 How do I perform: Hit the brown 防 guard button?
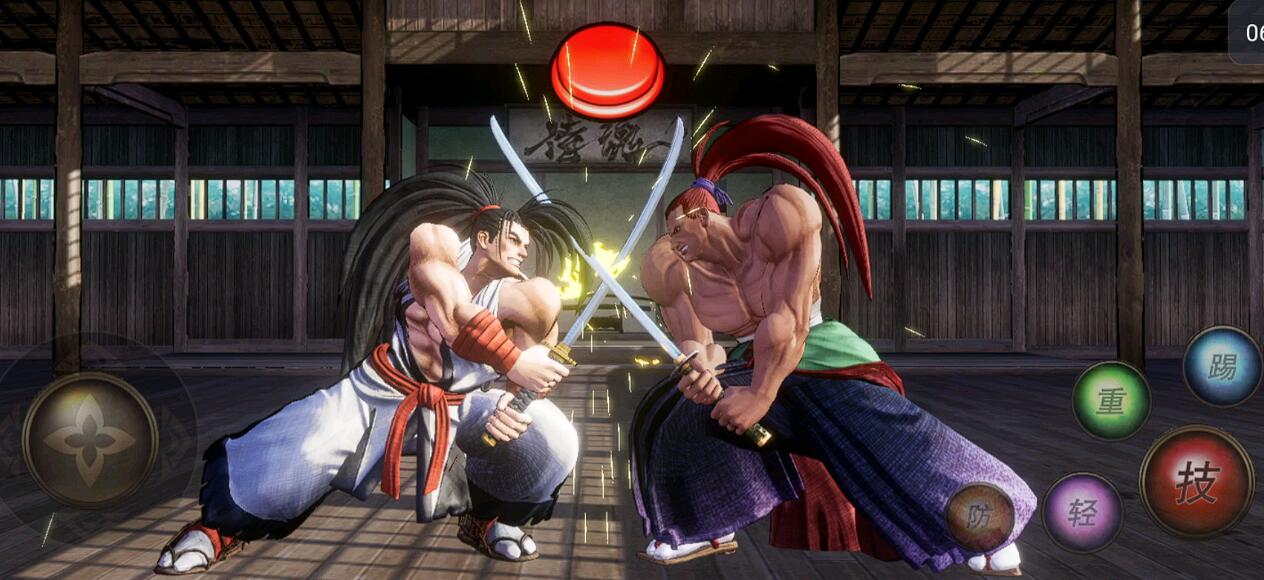pyautogui.click(x=980, y=516)
